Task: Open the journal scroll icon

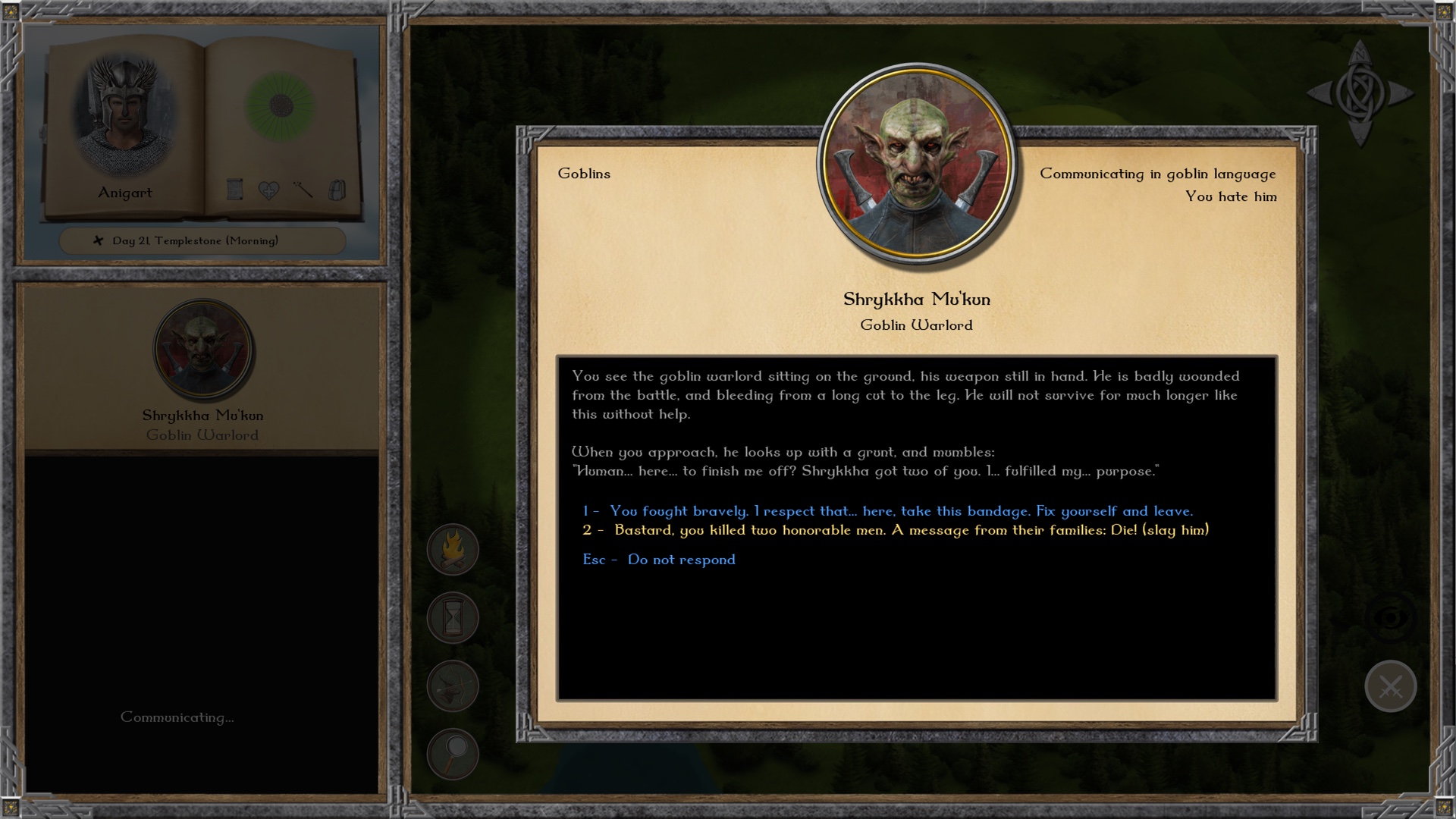Action: coord(235,190)
